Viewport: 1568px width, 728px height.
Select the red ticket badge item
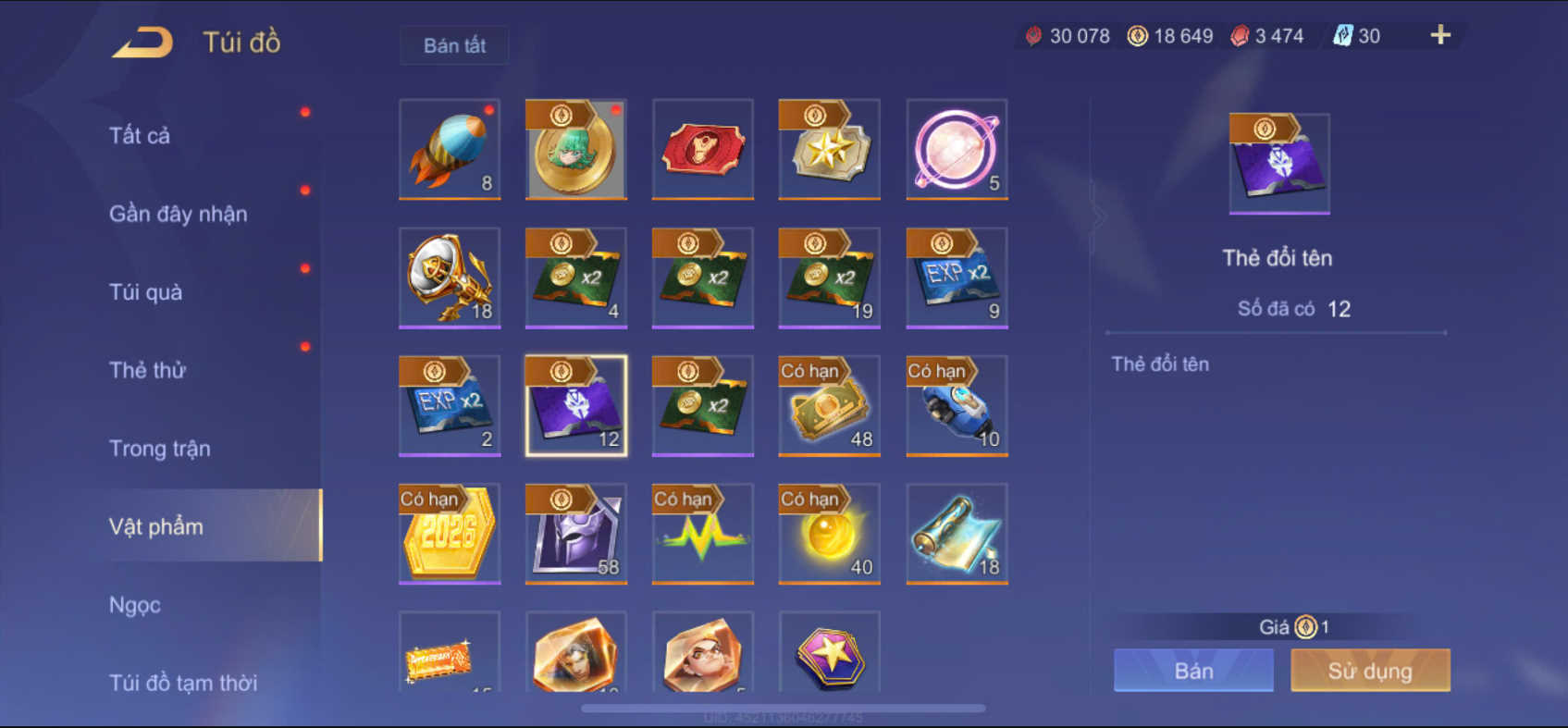tap(702, 149)
